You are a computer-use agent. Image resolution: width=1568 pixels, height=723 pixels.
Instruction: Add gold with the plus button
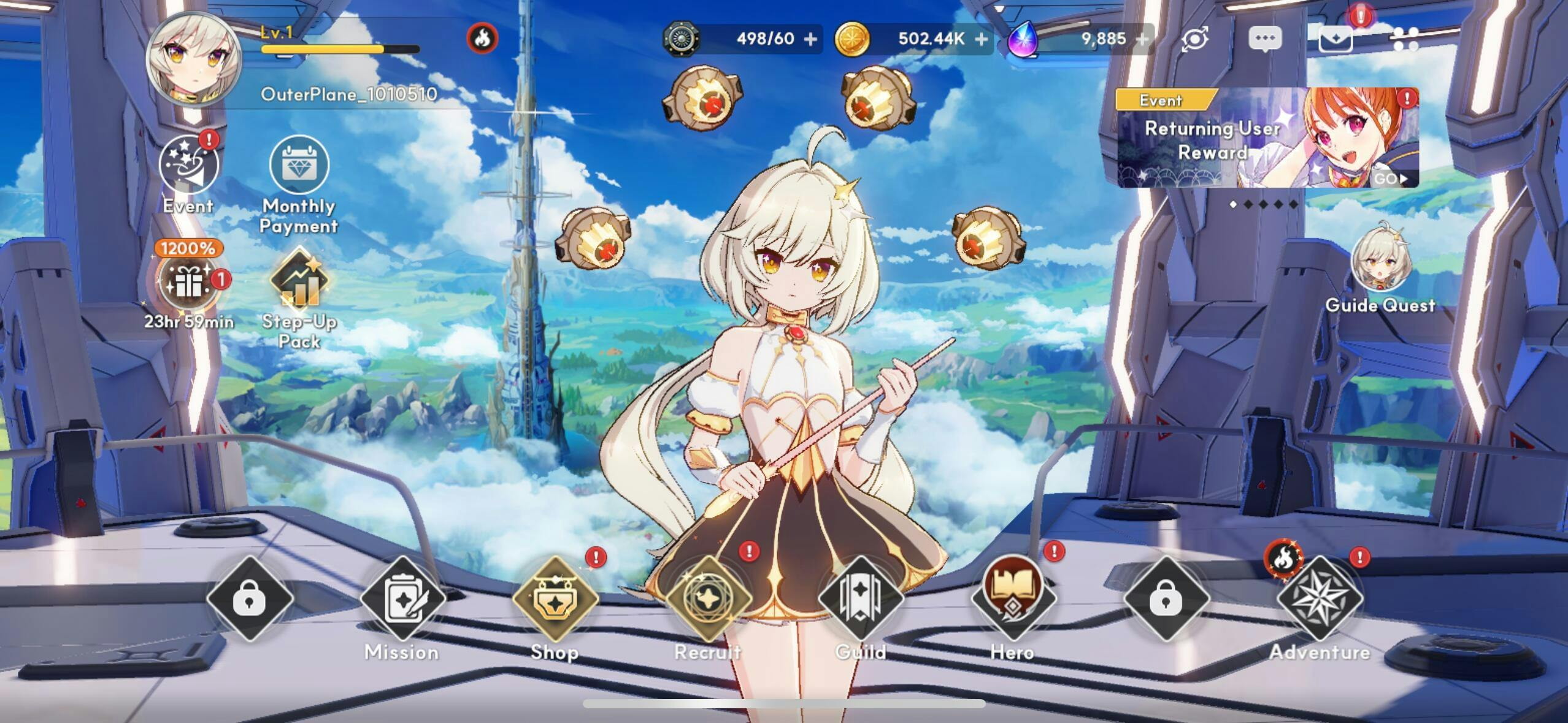pyautogui.click(x=982, y=39)
